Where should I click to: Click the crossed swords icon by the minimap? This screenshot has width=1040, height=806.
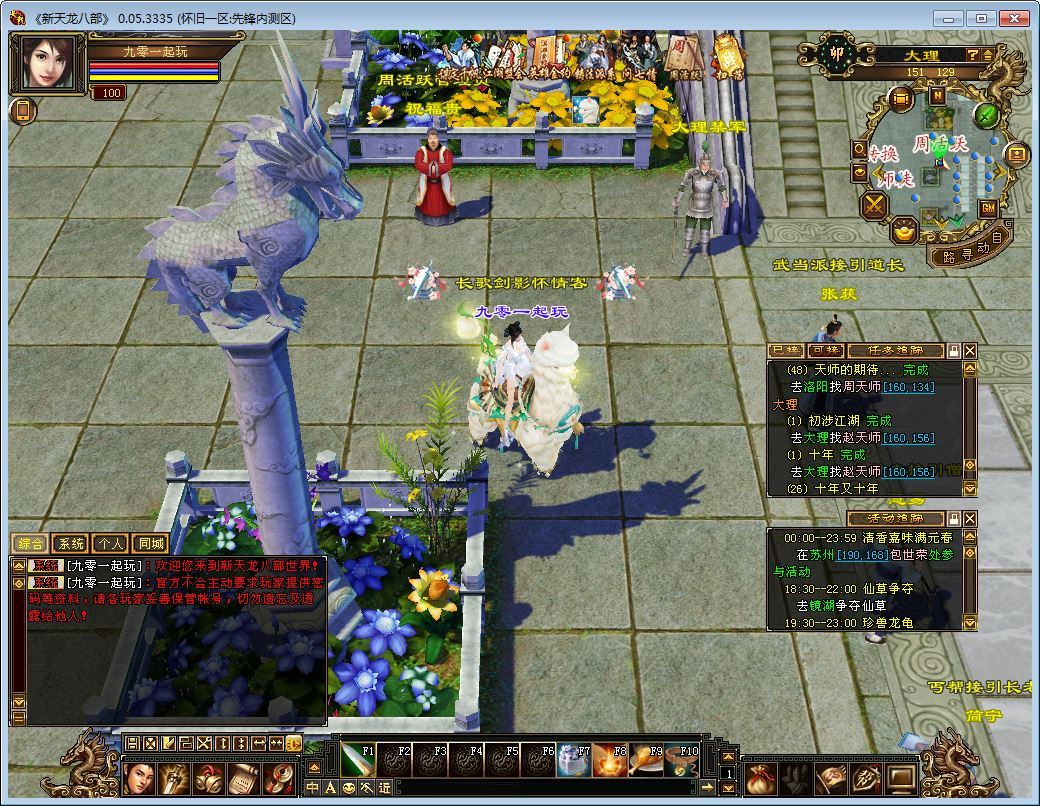875,206
